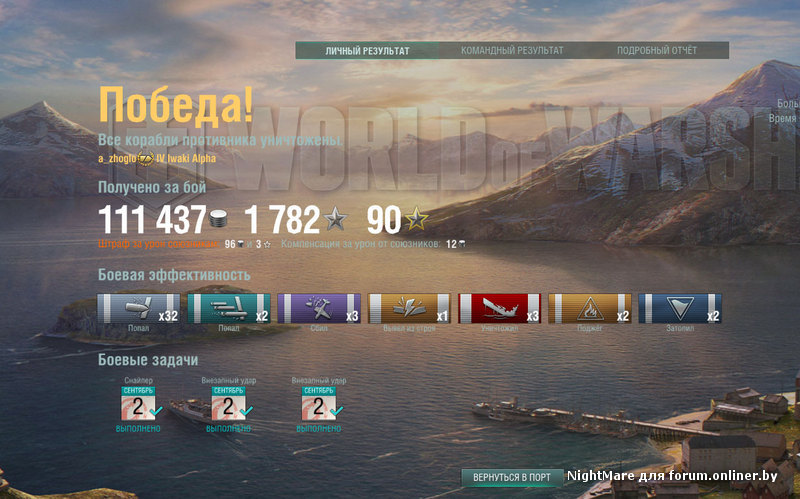
Task: Select the red Уничтожил ribbon
Action: 498,308
